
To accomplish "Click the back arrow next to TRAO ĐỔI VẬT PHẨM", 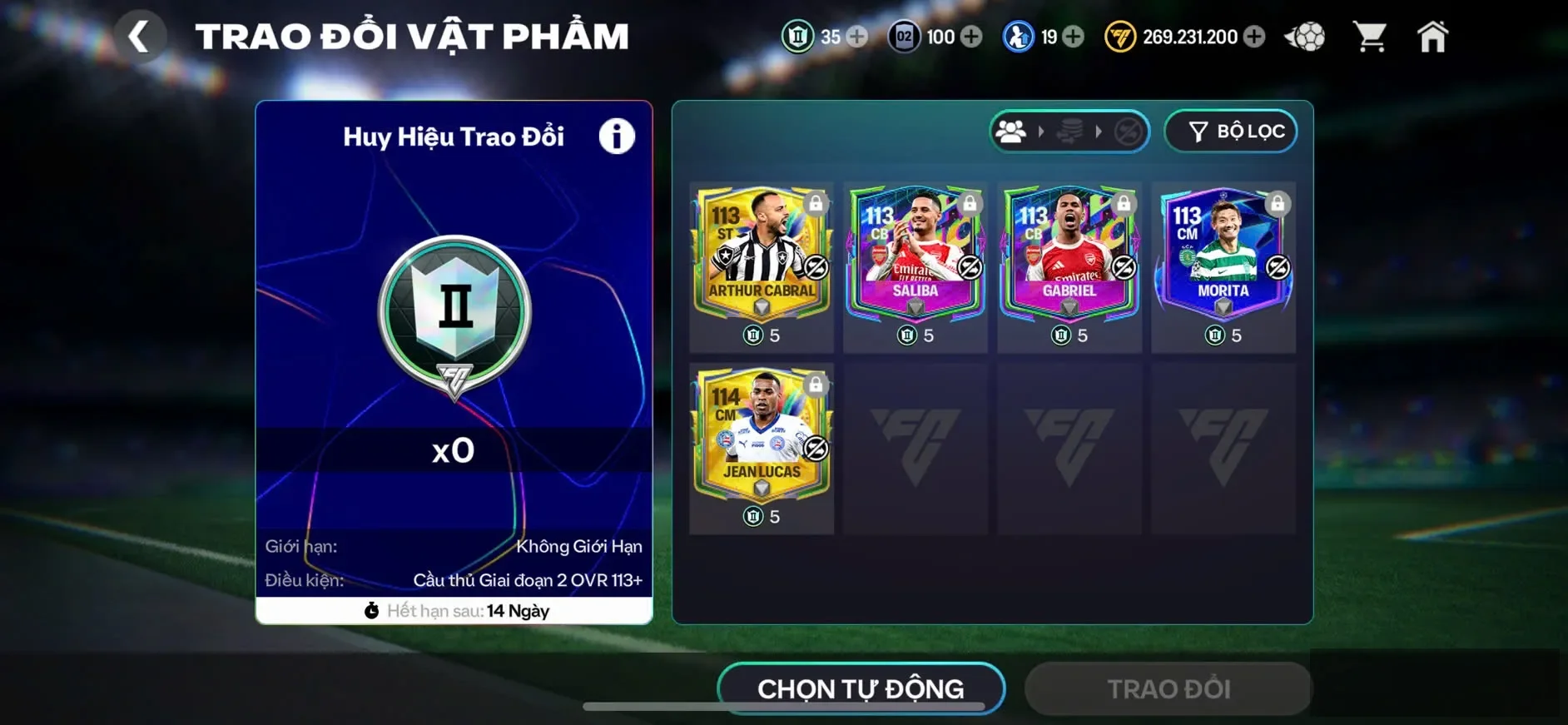I will click(141, 36).
